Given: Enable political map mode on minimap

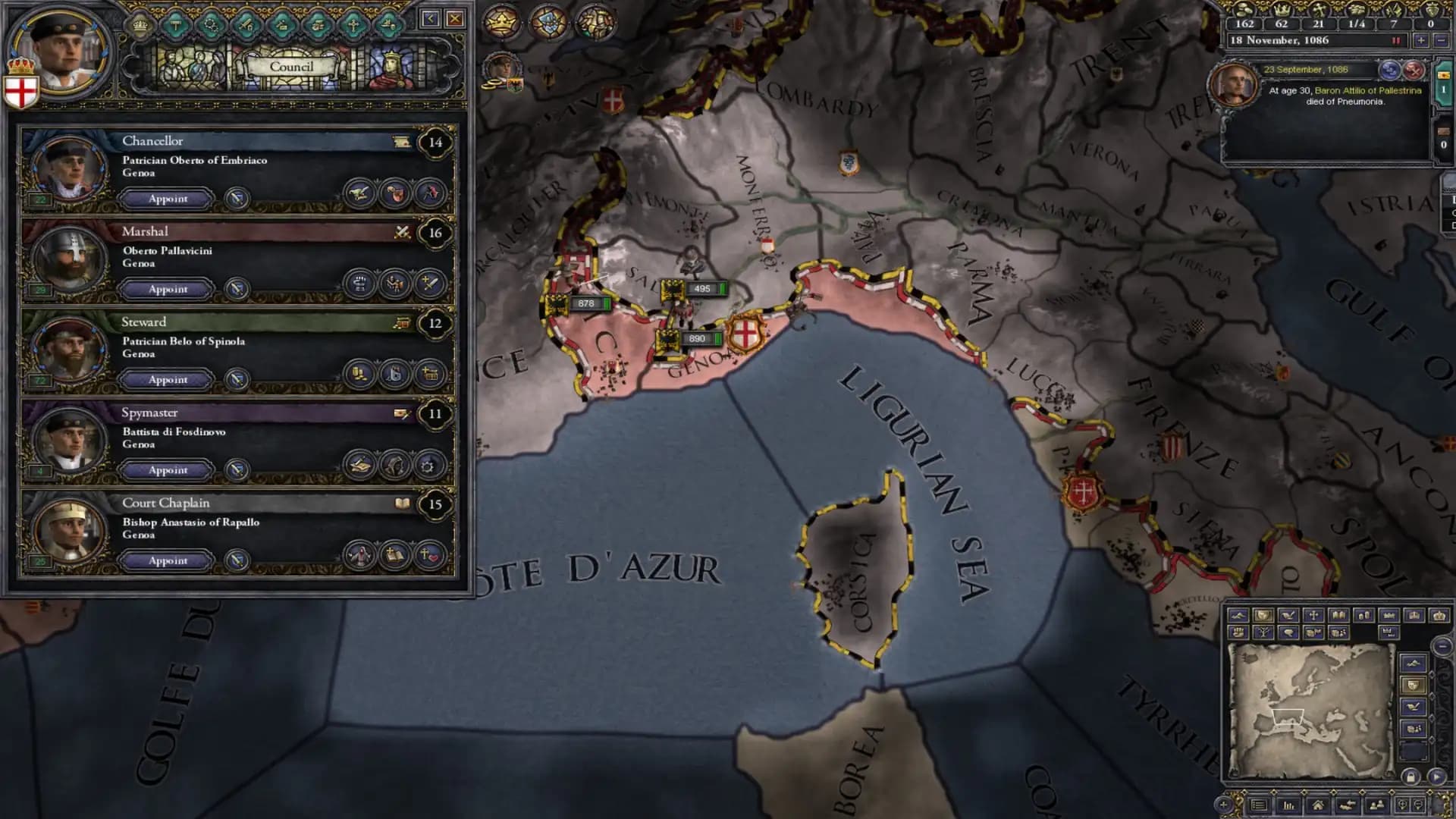Looking at the screenshot, I should point(1263,615).
